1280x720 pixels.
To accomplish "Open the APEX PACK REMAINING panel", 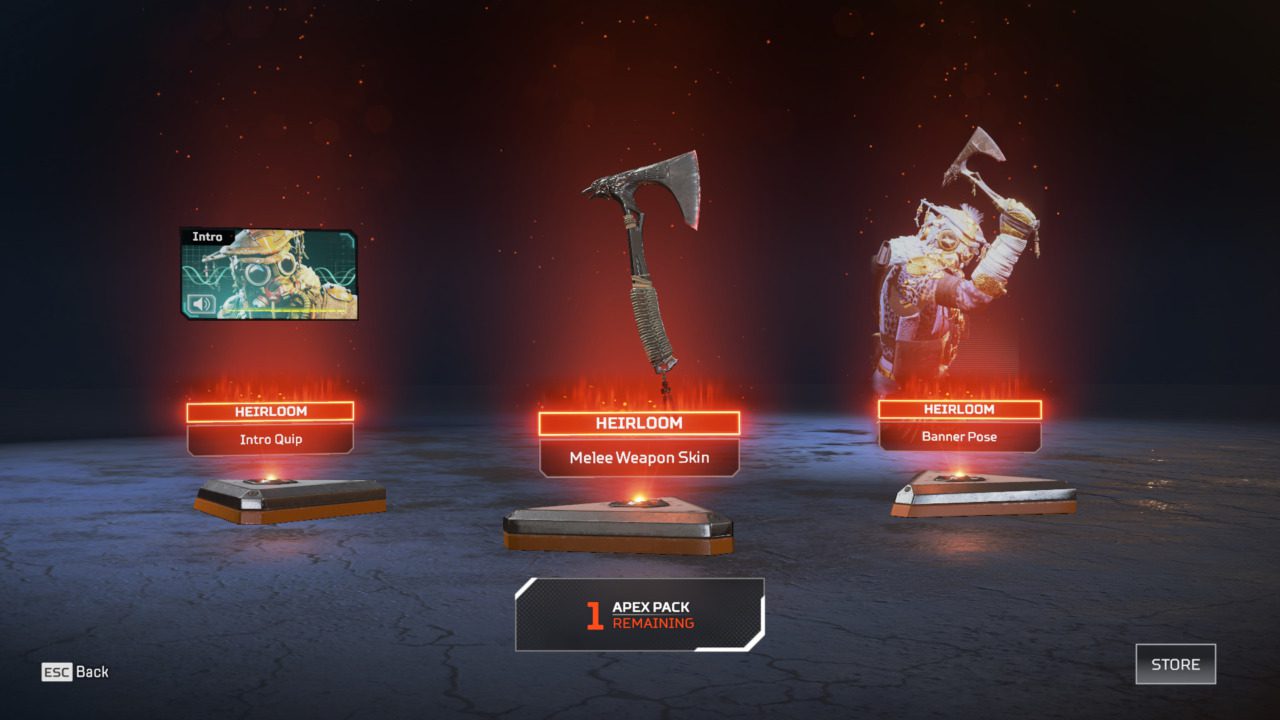I will click(x=640, y=613).
